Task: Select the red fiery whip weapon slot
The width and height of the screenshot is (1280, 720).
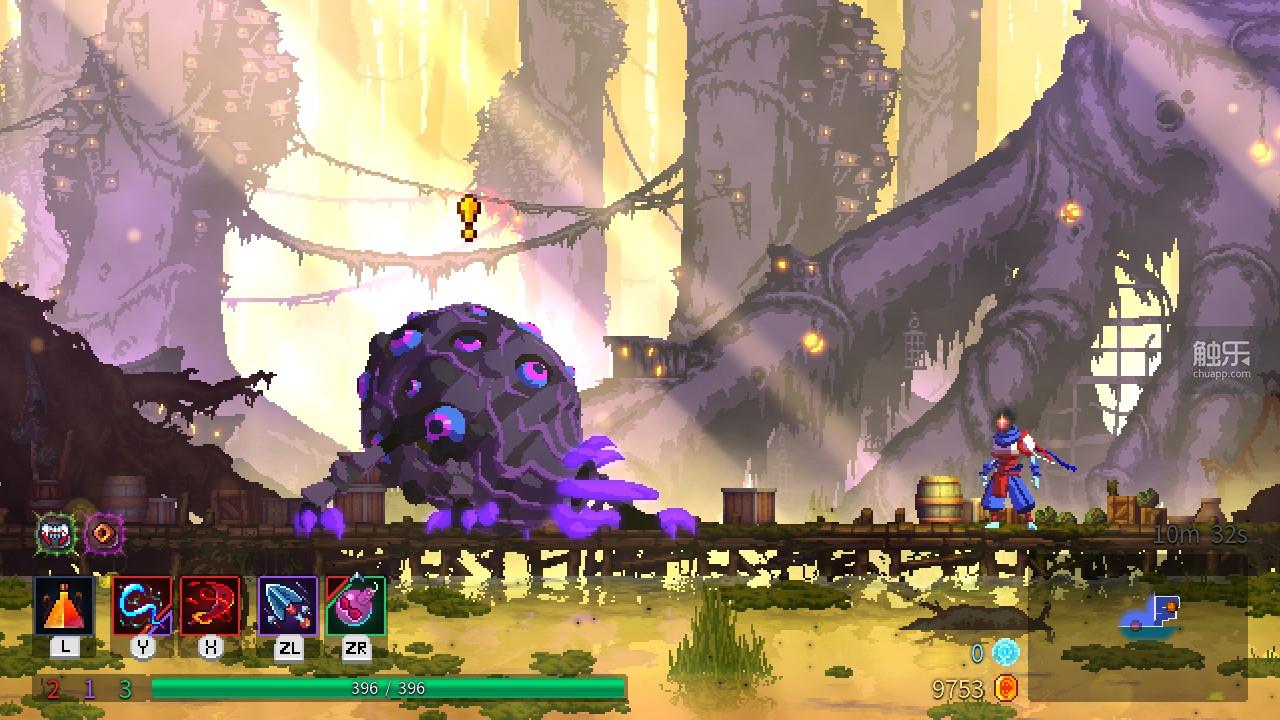Action: pos(210,606)
